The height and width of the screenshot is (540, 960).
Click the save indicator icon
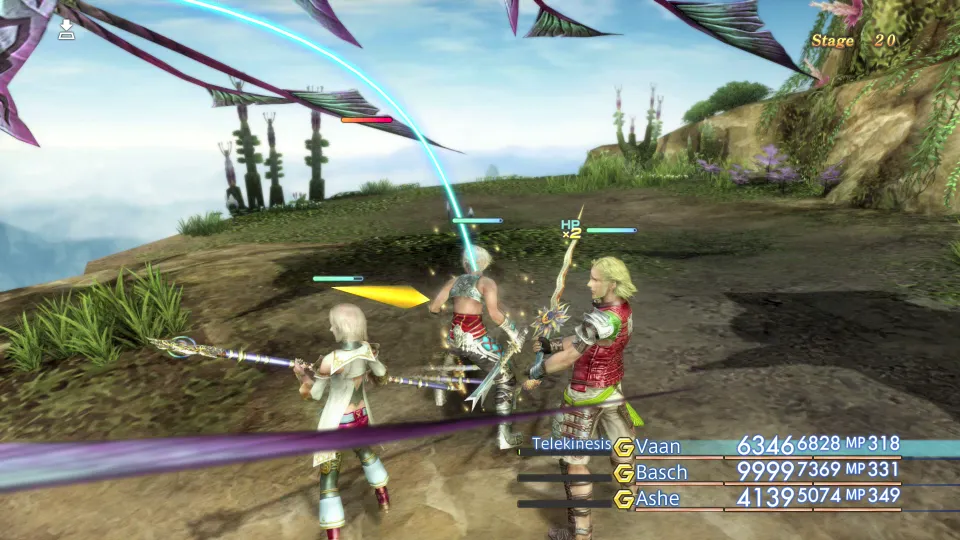[66, 30]
